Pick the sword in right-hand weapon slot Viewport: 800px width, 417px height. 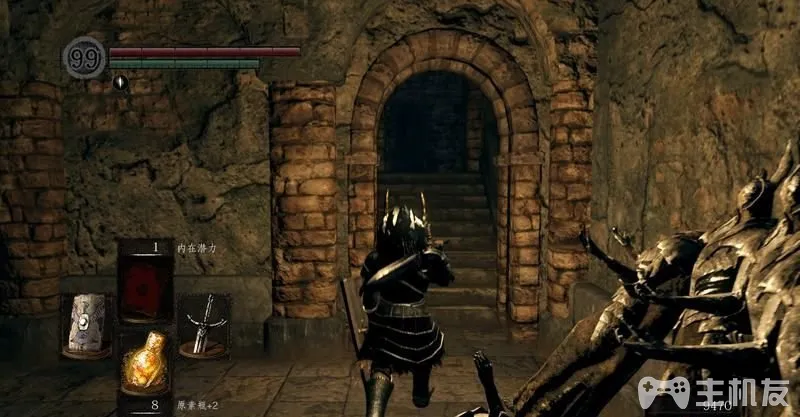coord(206,325)
